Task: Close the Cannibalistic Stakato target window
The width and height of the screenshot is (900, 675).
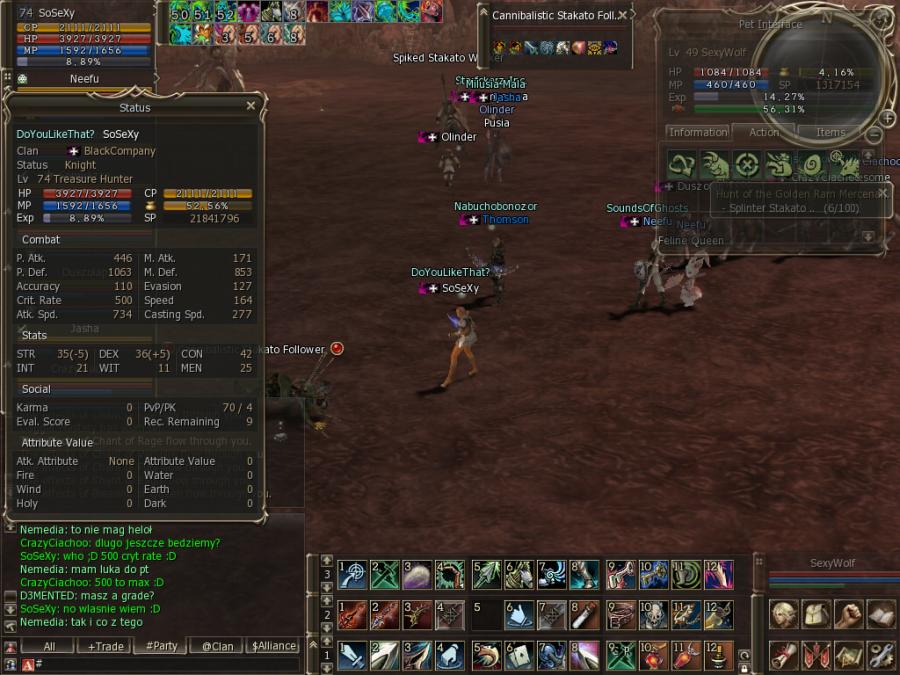Action: click(622, 15)
